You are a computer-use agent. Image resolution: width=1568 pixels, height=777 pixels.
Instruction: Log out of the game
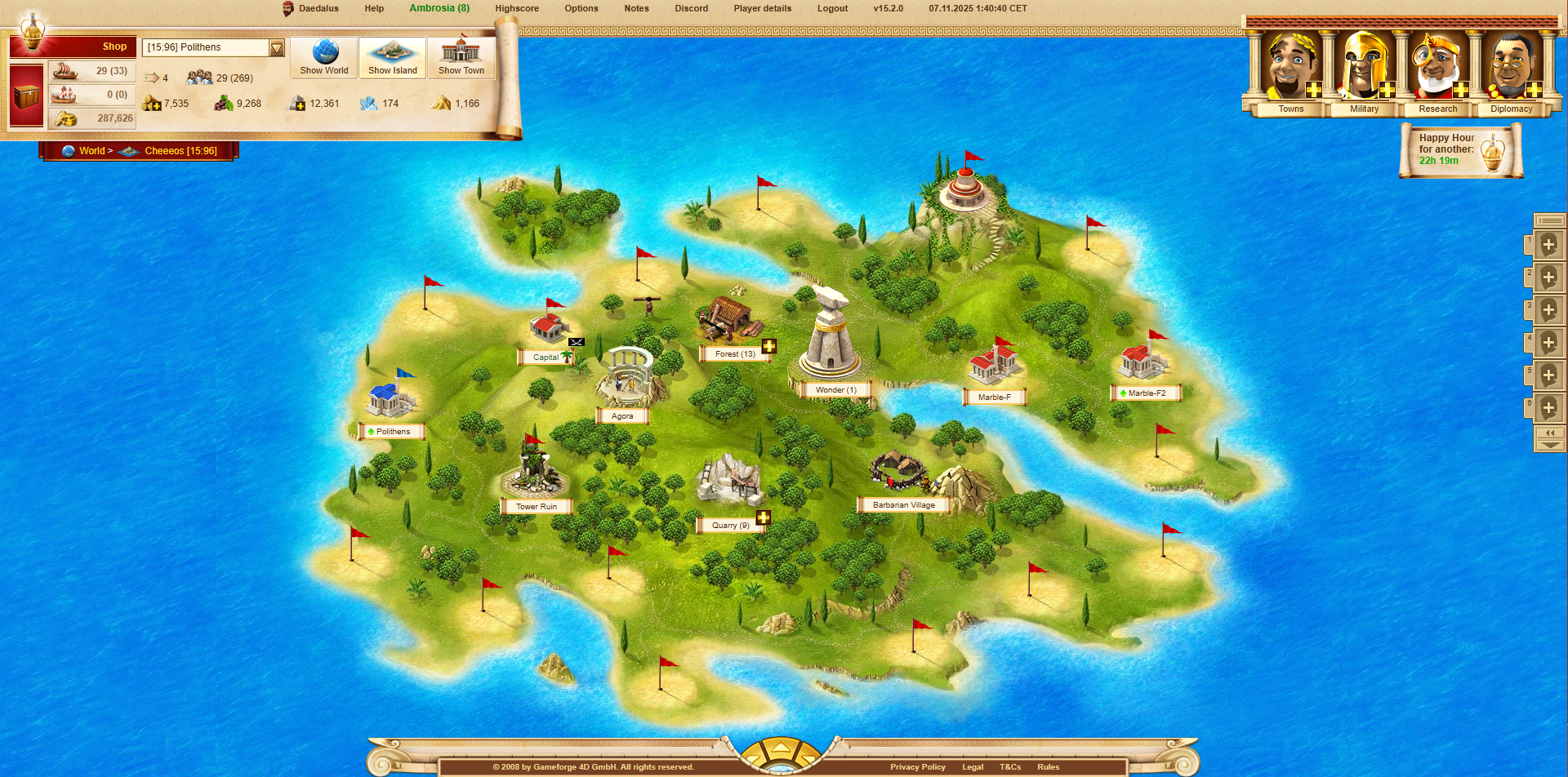pyautogui.click(x=832, y=8)
